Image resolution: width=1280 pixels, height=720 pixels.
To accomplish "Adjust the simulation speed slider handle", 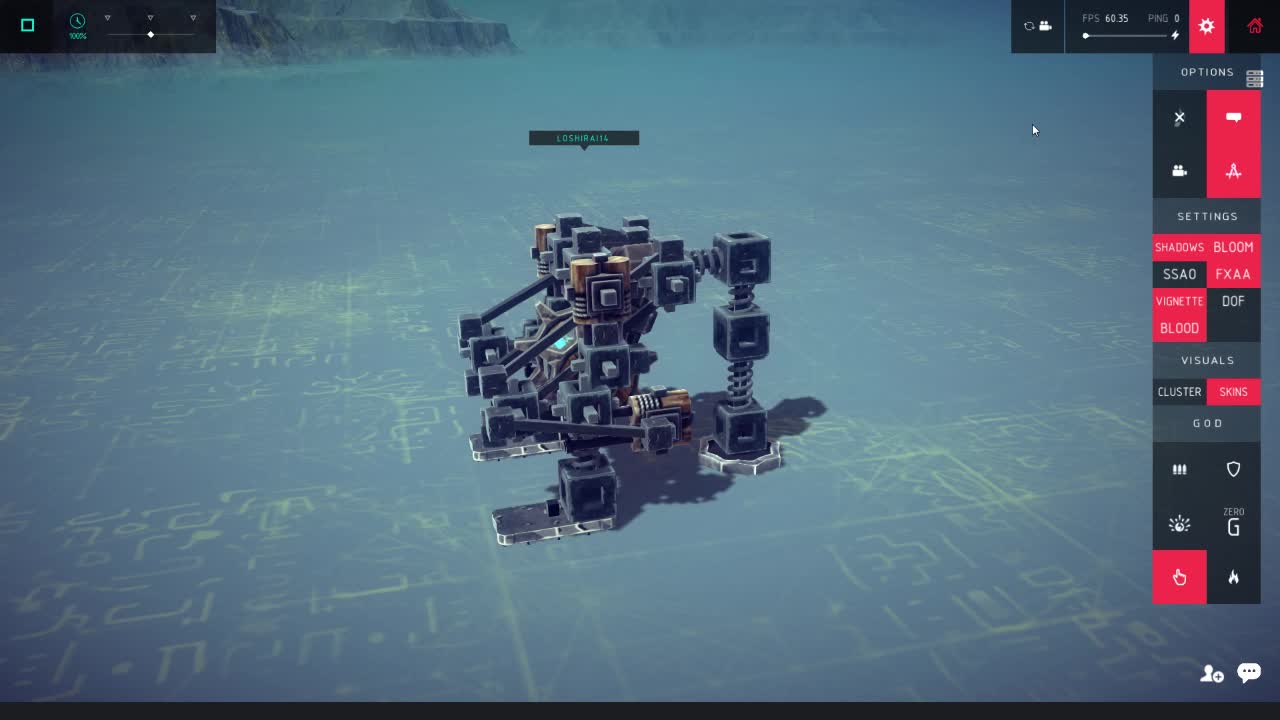I will tap(150, 33).
